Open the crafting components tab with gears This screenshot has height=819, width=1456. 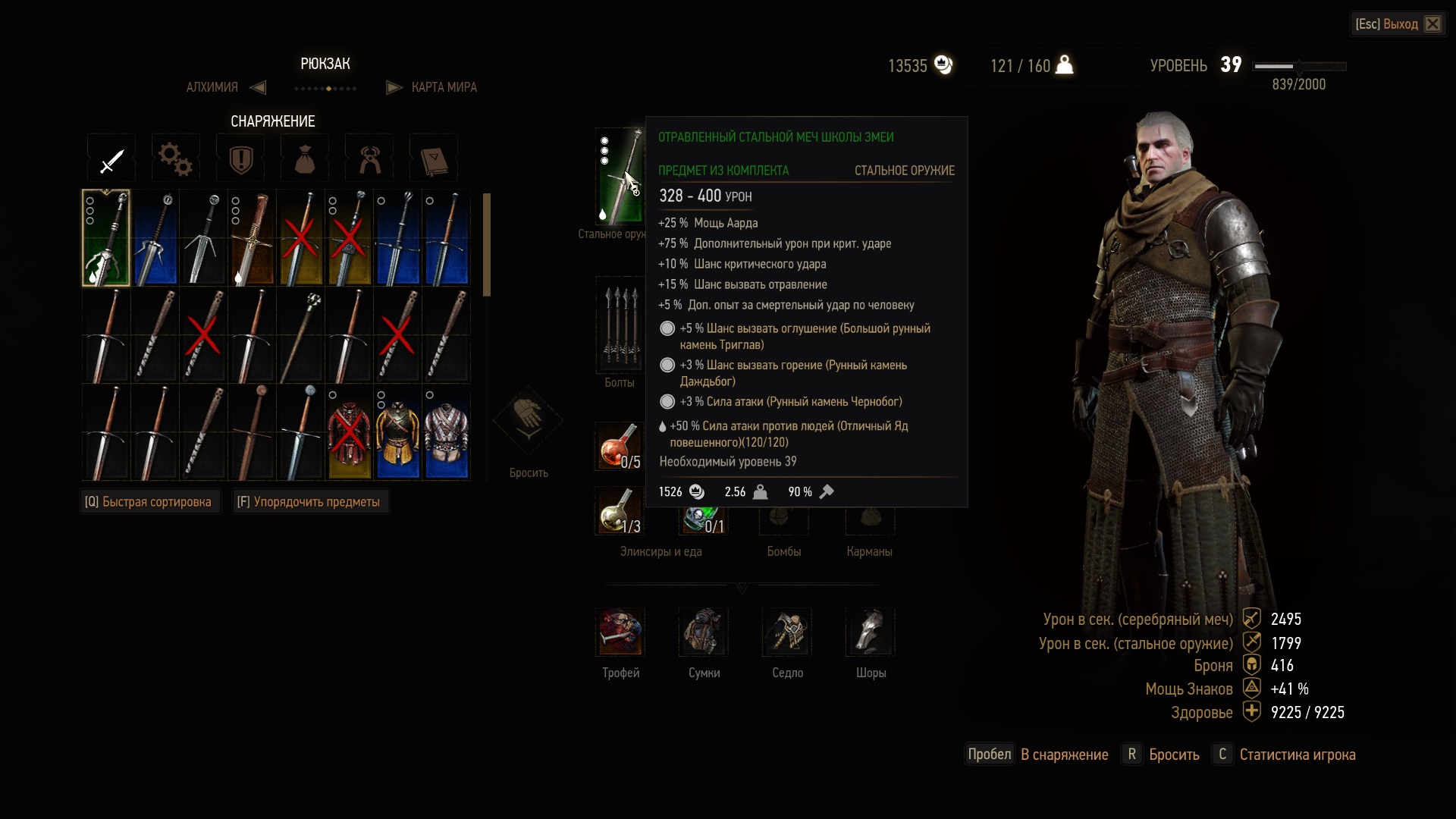176,159
